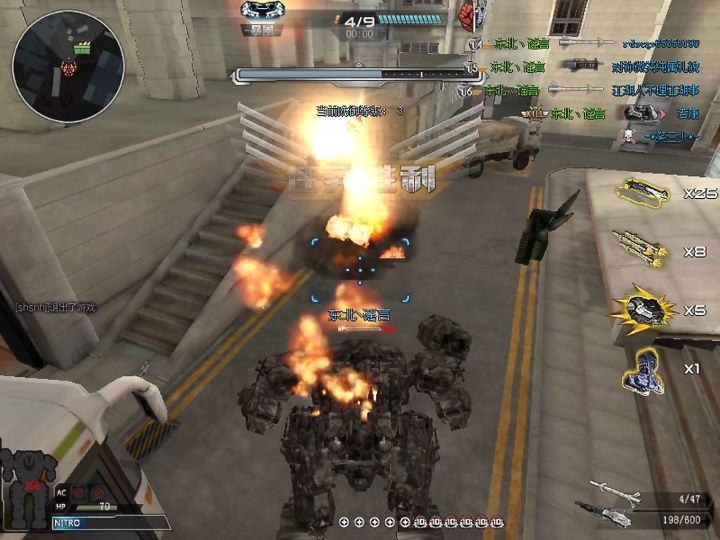Select the gold gun icon marked x25

pyautogui.click(x=641, y=192)
